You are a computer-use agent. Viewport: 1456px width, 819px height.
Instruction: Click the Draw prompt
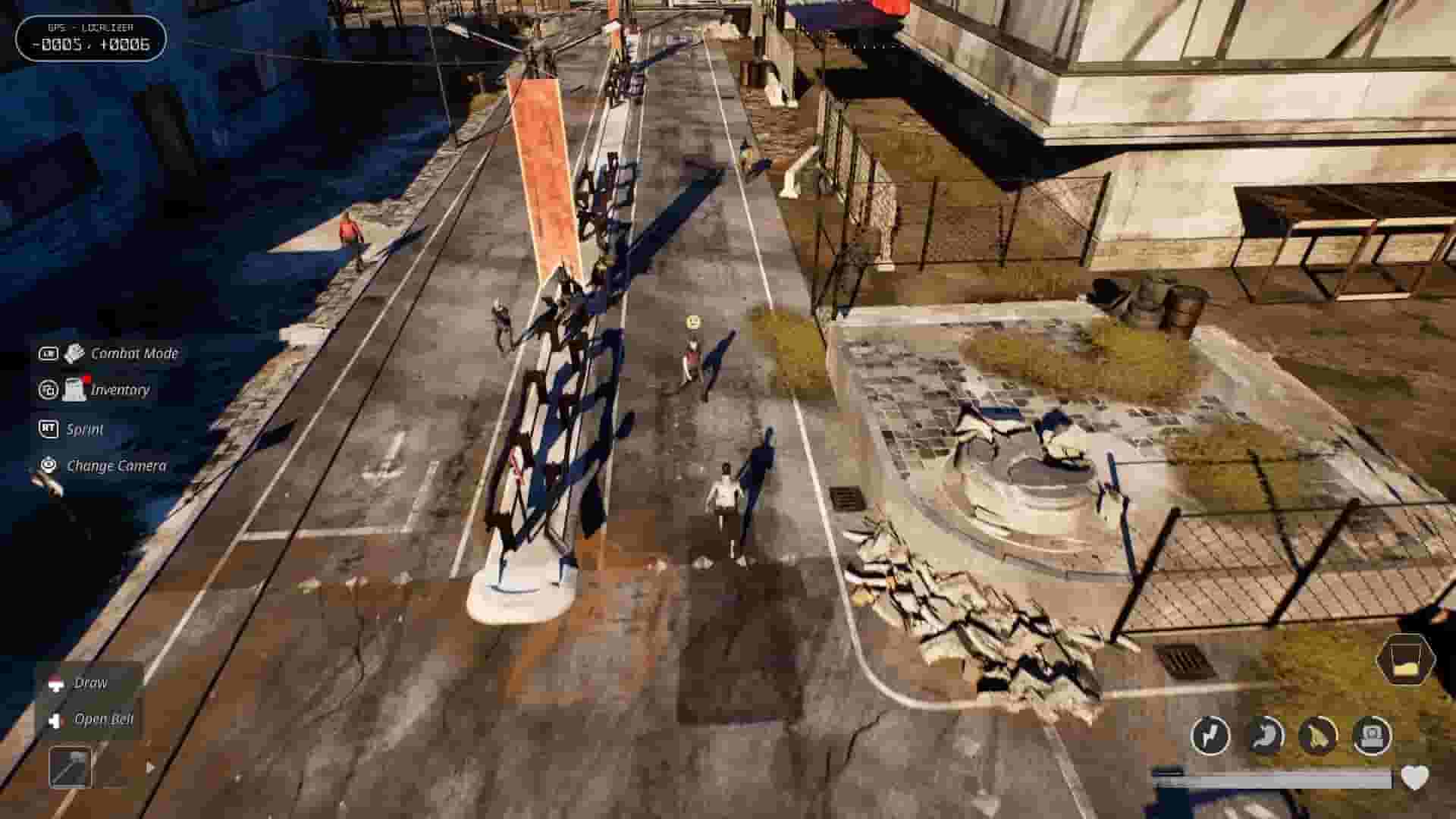[90, 683]
